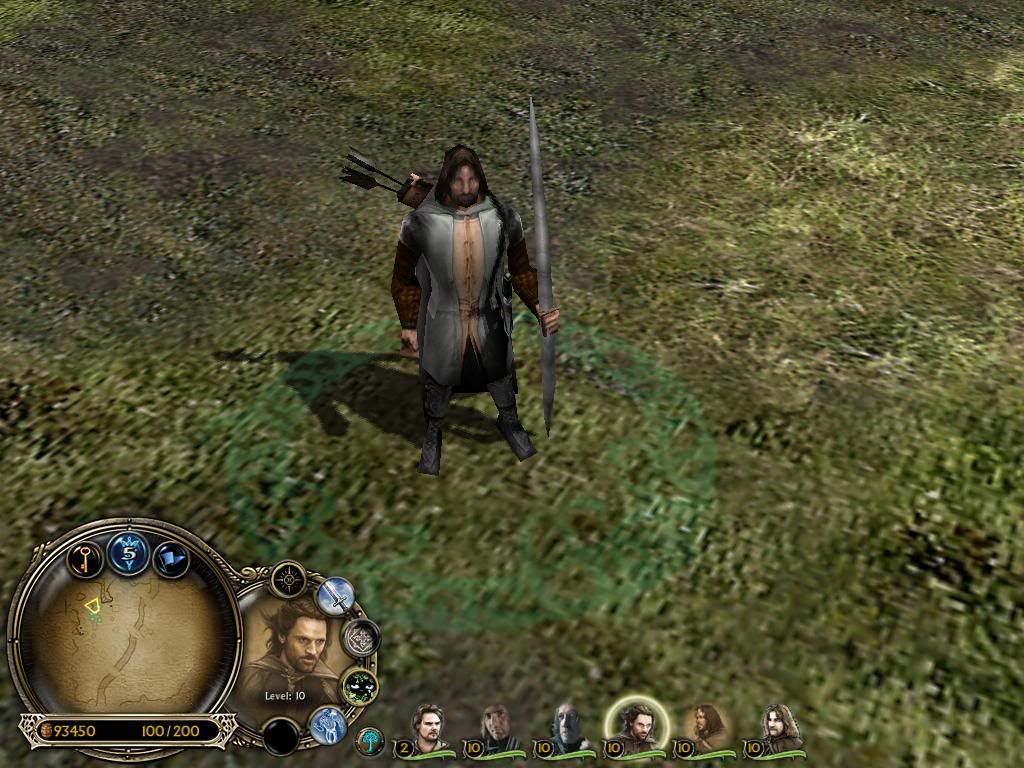
Task: Select the blue flag icon above the minimap
Action: click(172, 558)
